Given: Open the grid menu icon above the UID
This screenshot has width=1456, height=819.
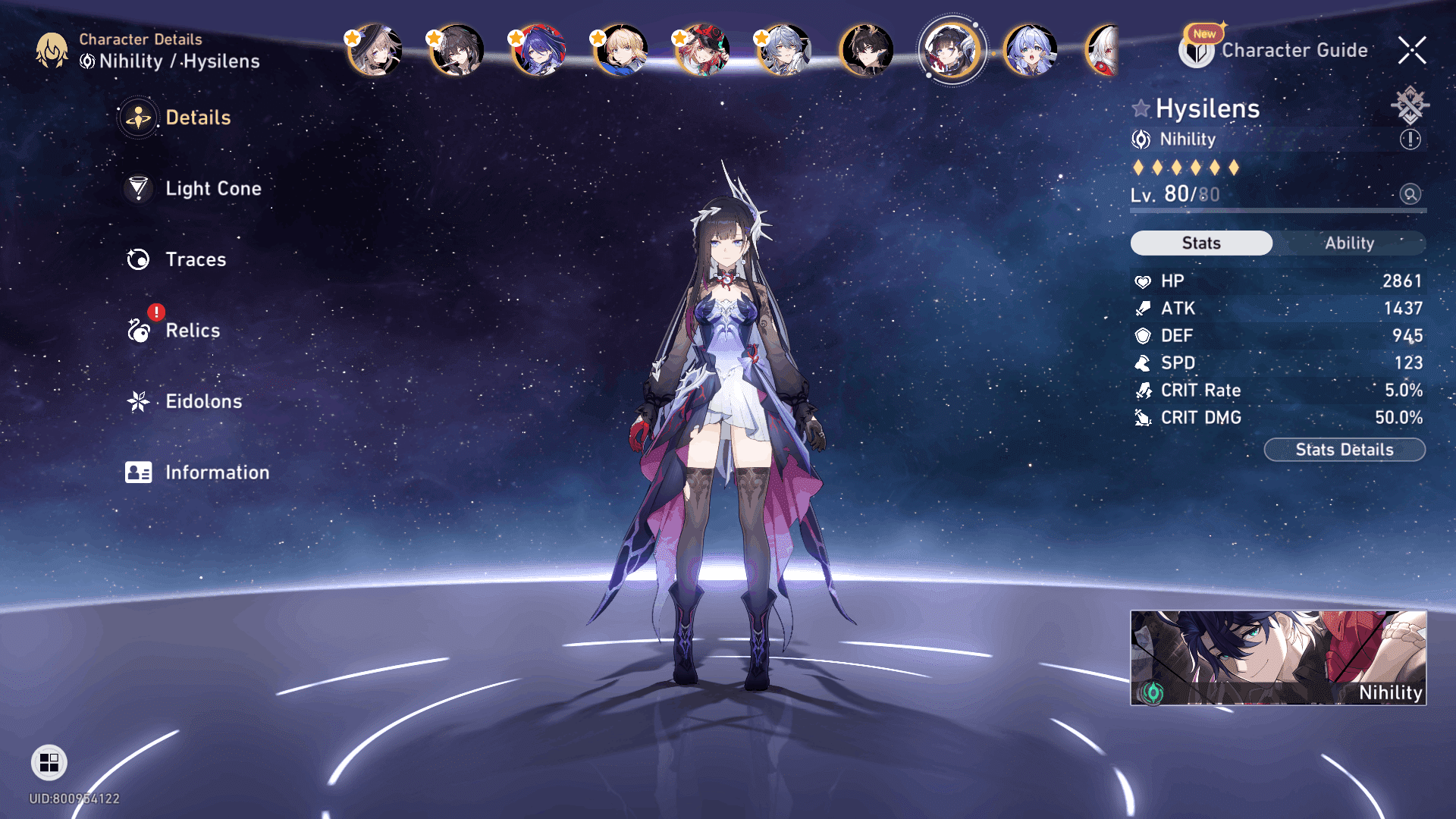Looking at the screenshot, I should [49, 762].
